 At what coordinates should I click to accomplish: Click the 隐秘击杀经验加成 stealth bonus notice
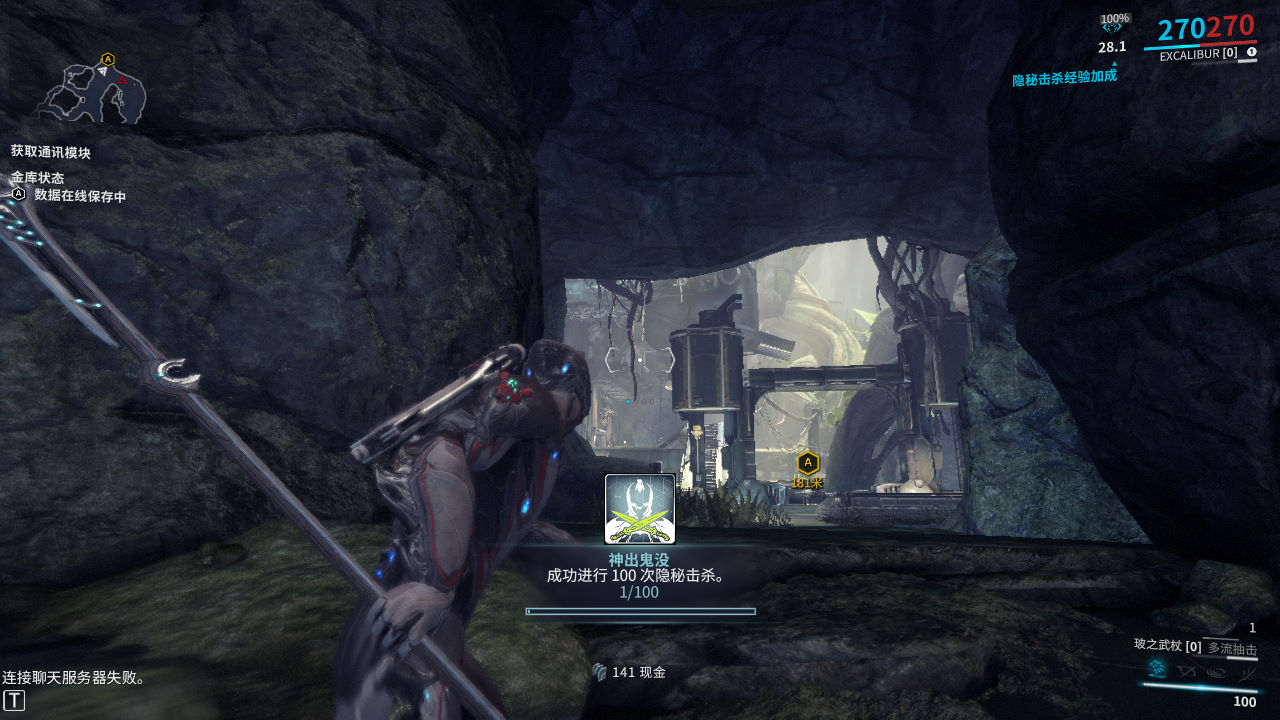tap(1064, 78)
